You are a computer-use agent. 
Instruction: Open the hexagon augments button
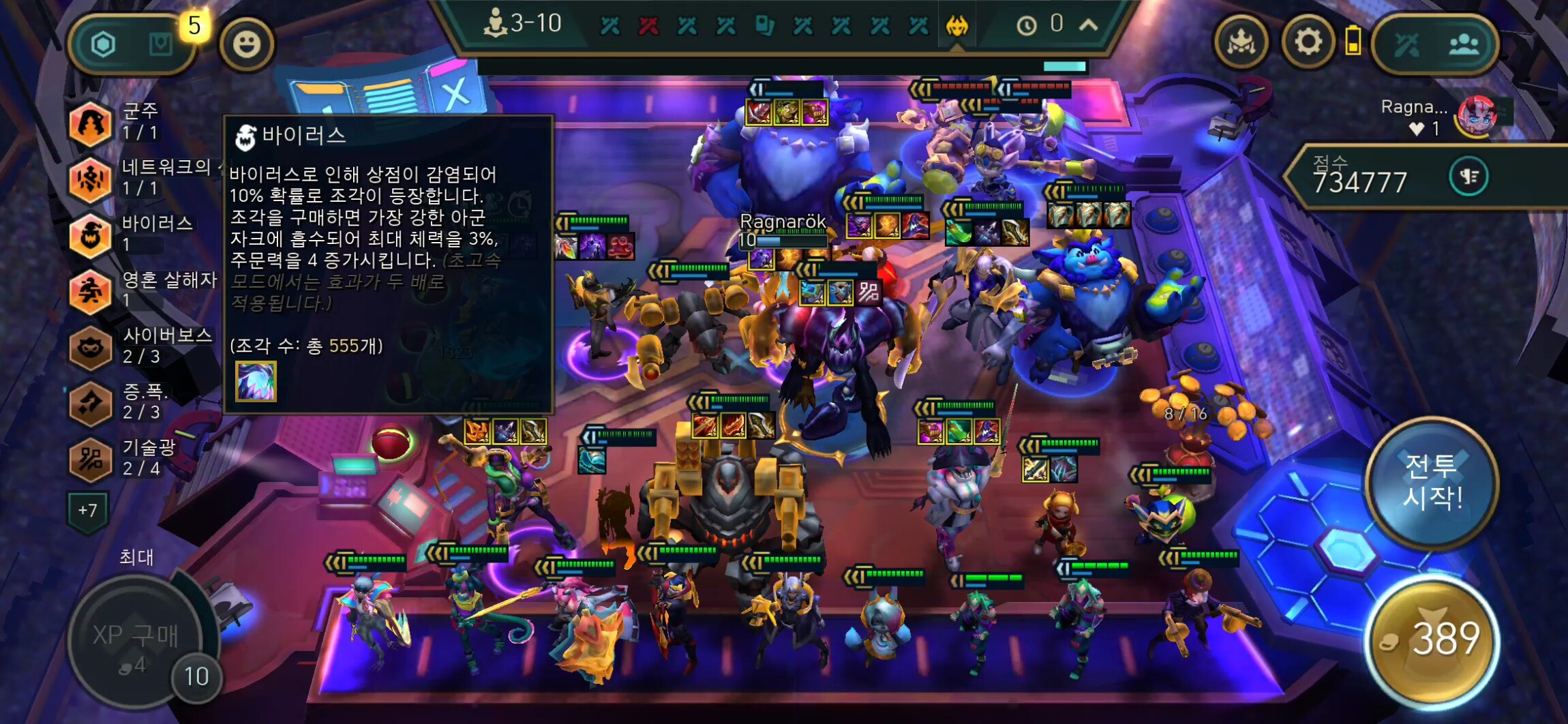click(x=104, y=45)
